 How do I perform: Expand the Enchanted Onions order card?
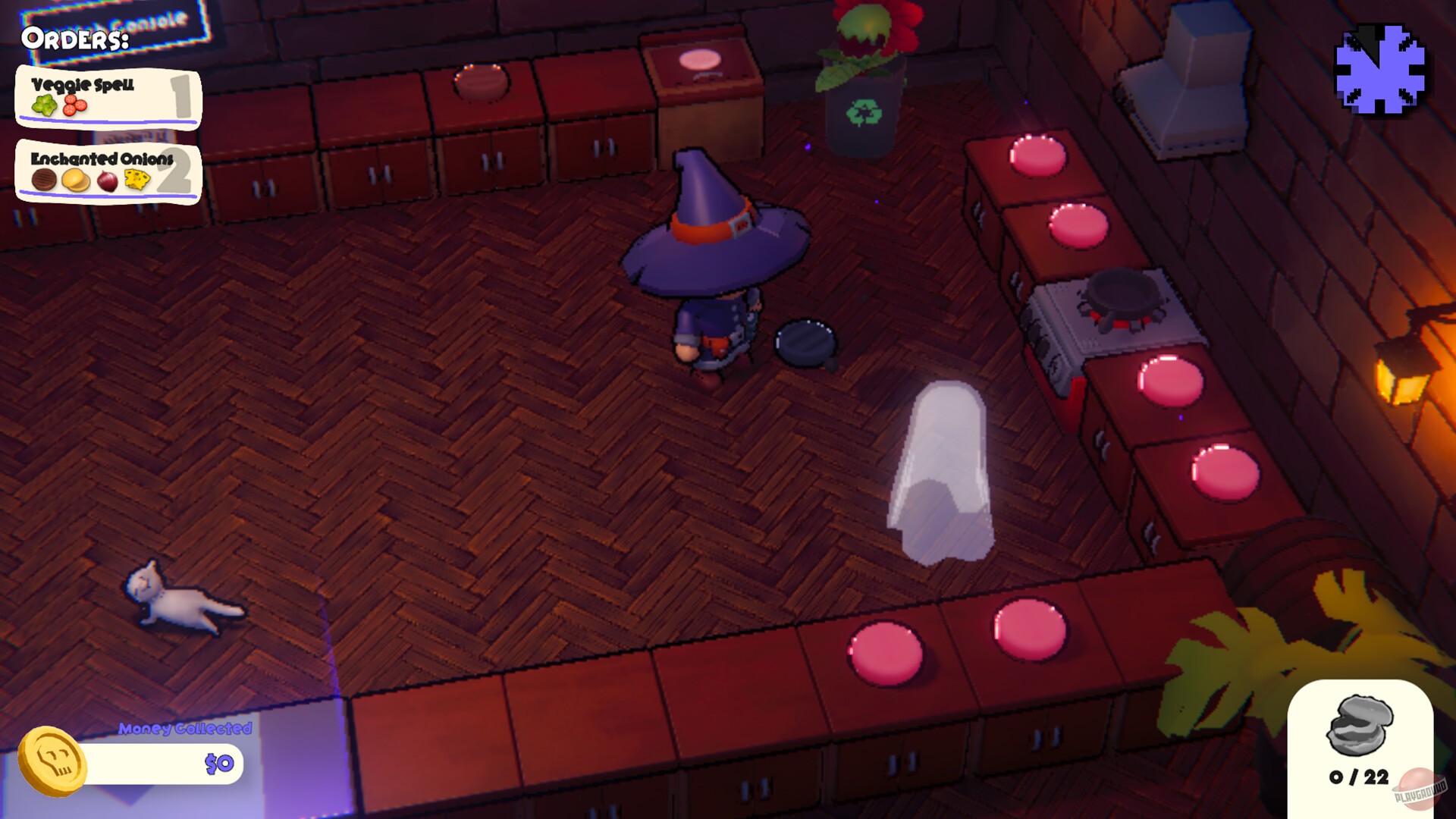tap(108, 171)
